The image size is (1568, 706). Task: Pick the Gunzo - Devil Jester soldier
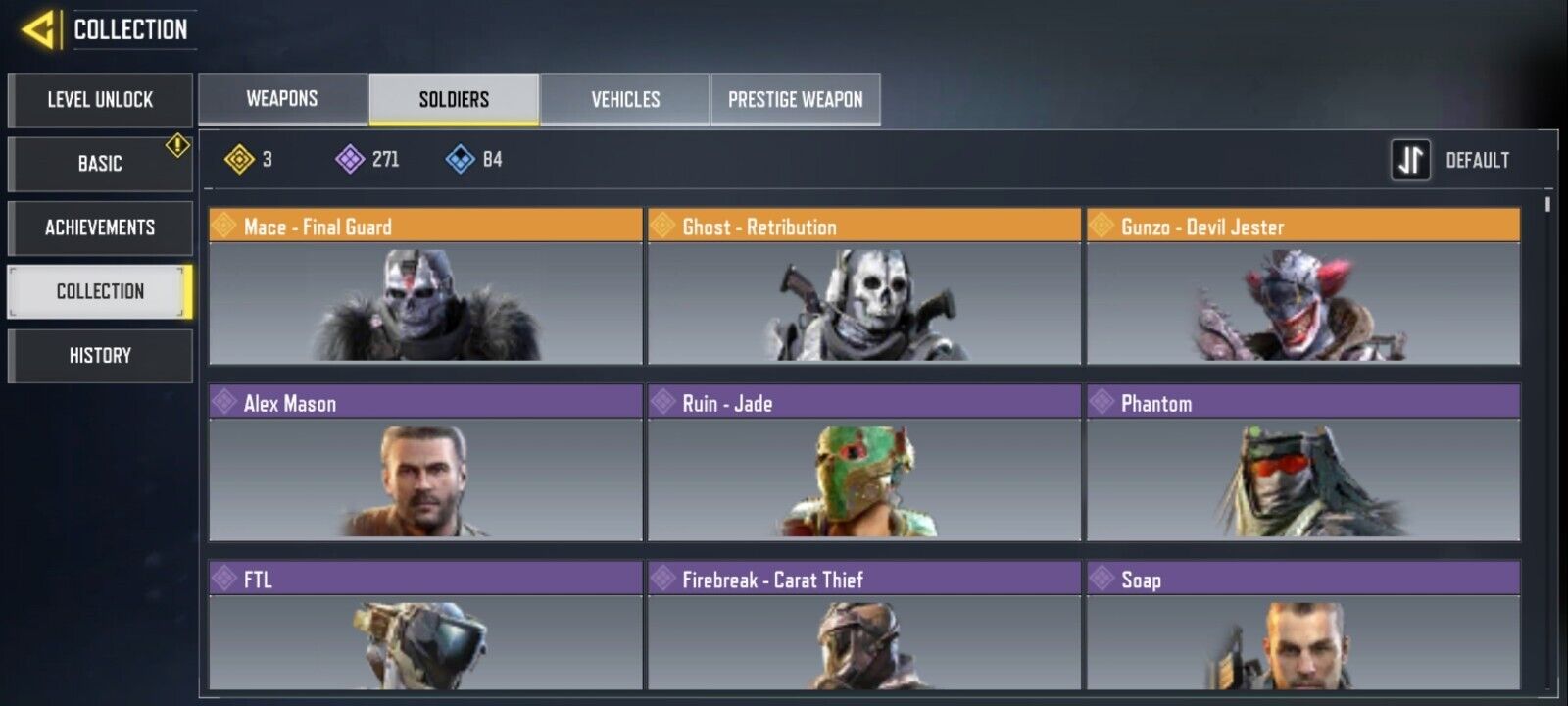pos(1302,286)
